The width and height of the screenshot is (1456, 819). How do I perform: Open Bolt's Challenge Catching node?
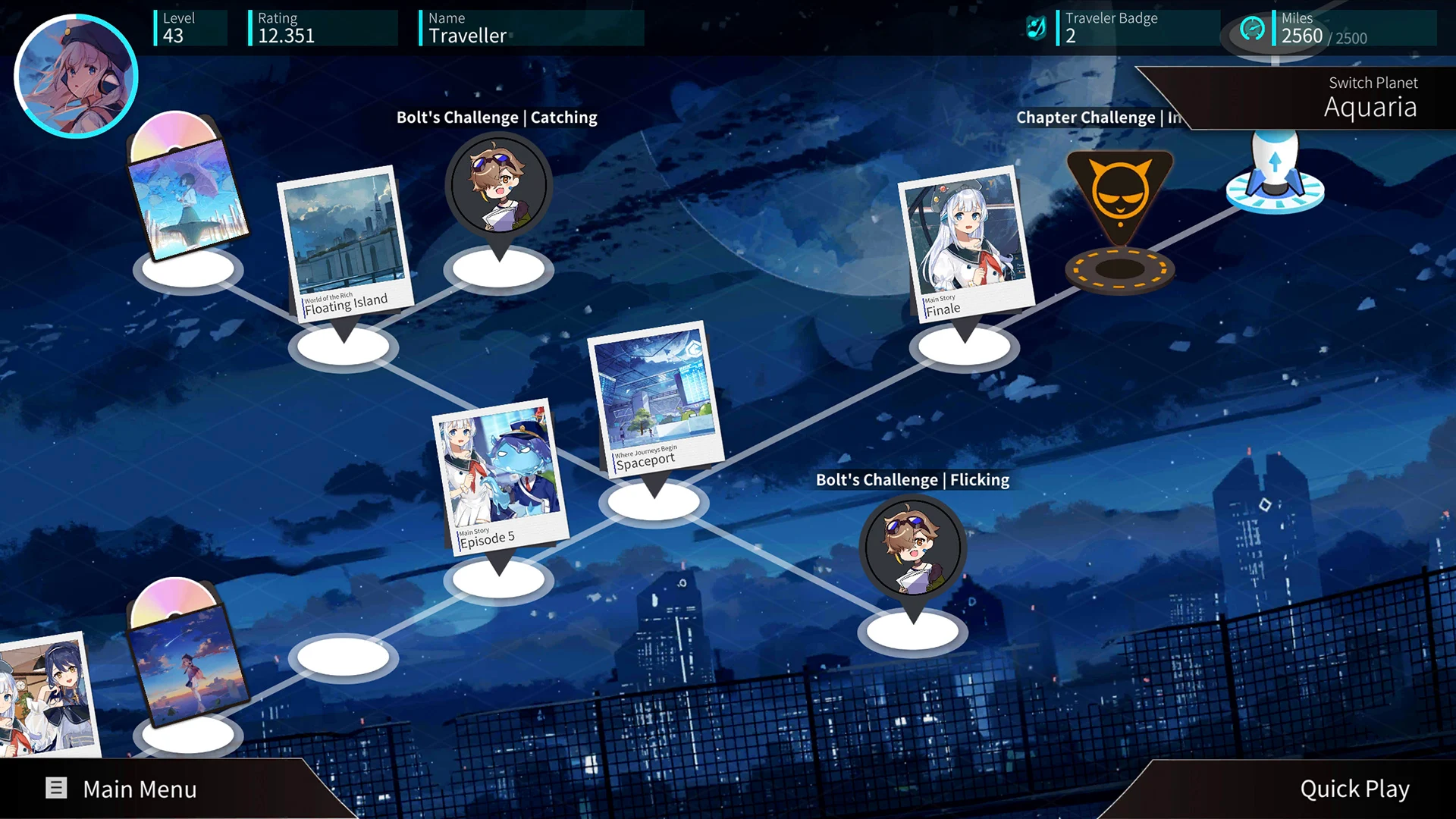[498, 187]
